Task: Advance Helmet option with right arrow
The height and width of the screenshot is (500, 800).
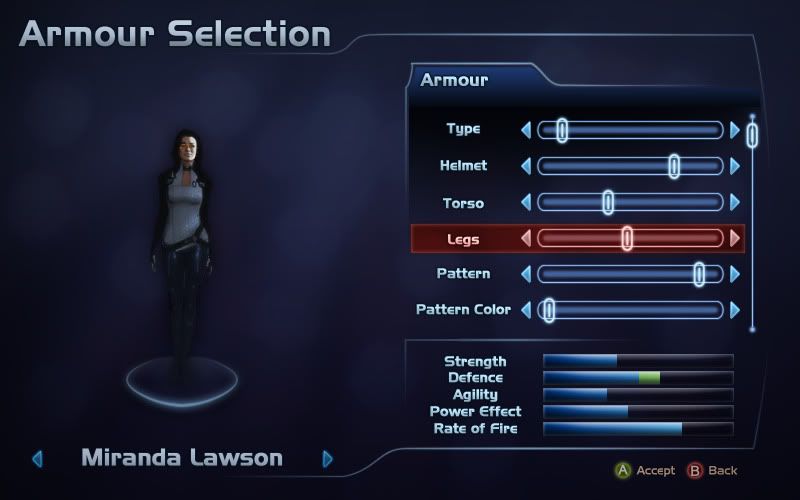Action: click(x=736, y=166)
